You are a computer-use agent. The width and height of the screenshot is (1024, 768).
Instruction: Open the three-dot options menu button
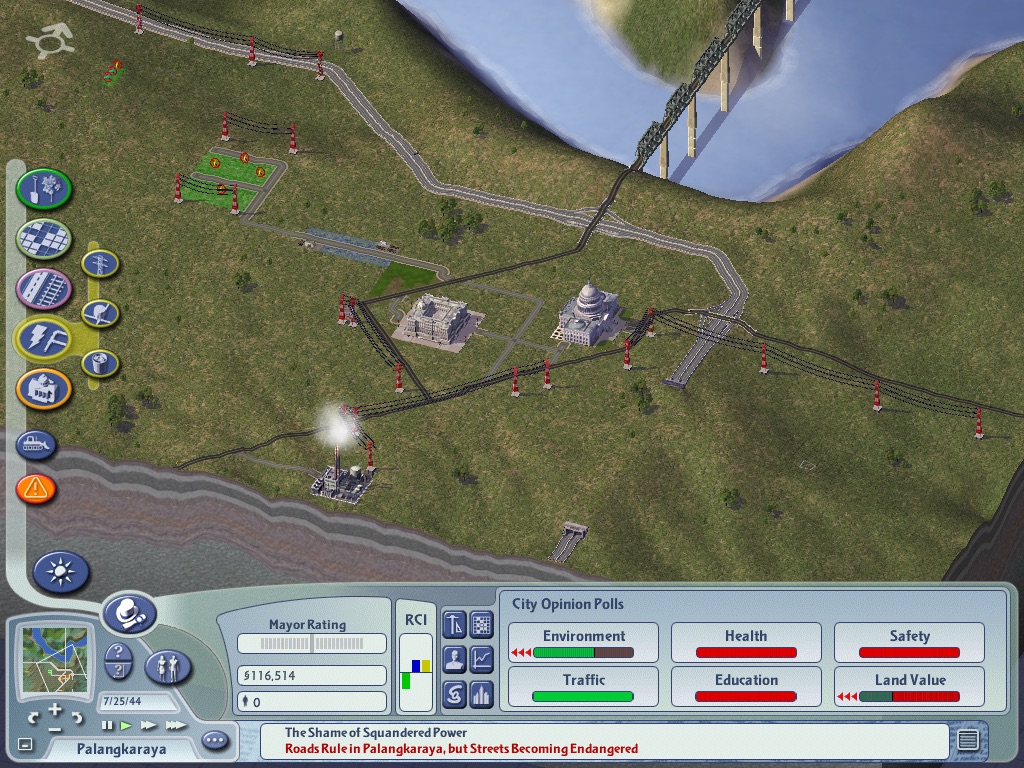pos(215,741)
